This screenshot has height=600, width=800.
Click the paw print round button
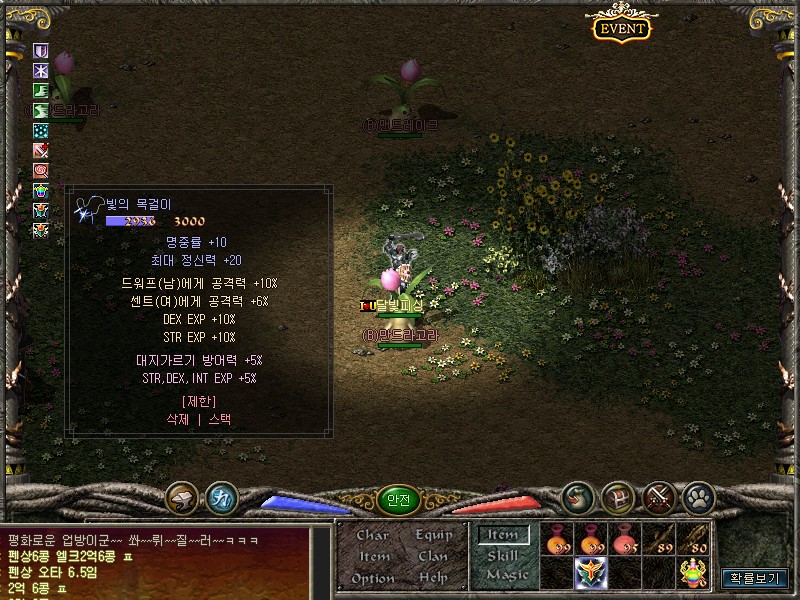(x=697, y=497)
